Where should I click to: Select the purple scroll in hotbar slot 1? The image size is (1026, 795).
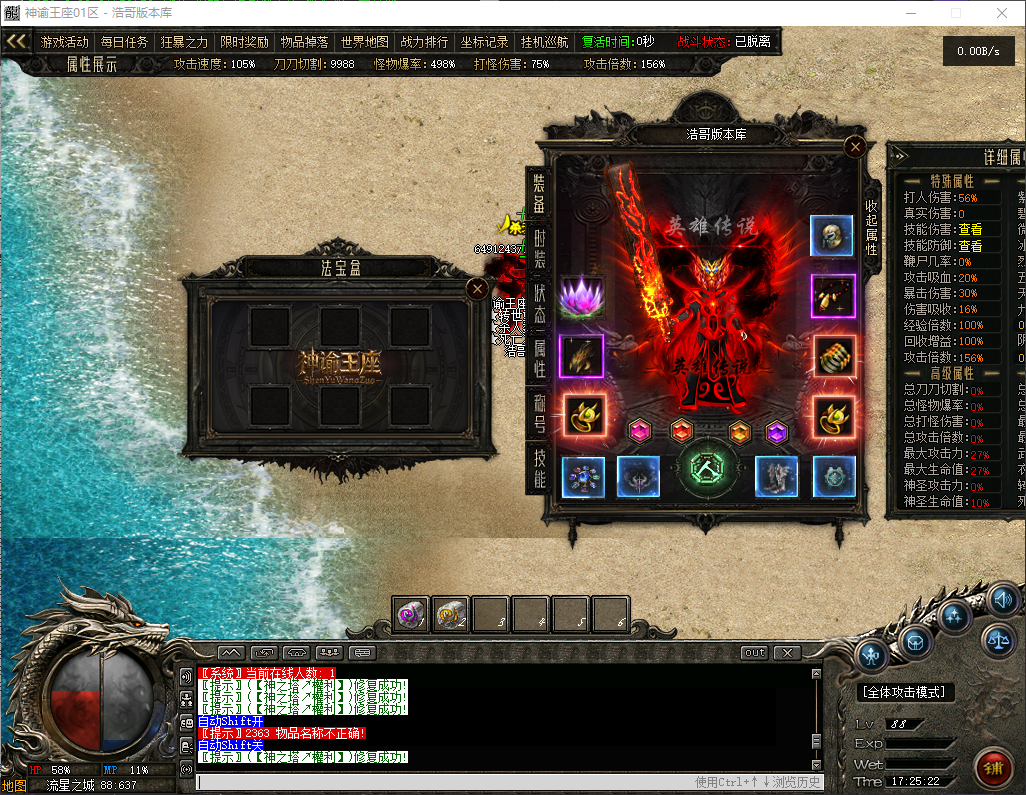tap(410, 614)
